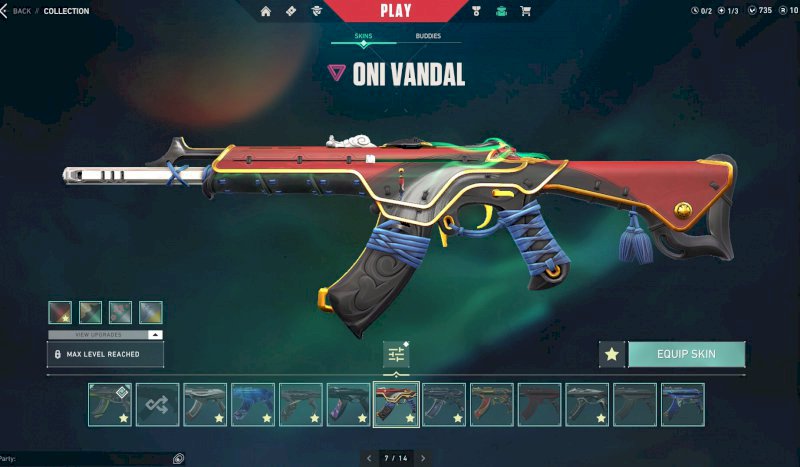The height and width of the screenshot is (467, 800).
Task: Click the Party chat input field
Action: (x=90, y=458)
